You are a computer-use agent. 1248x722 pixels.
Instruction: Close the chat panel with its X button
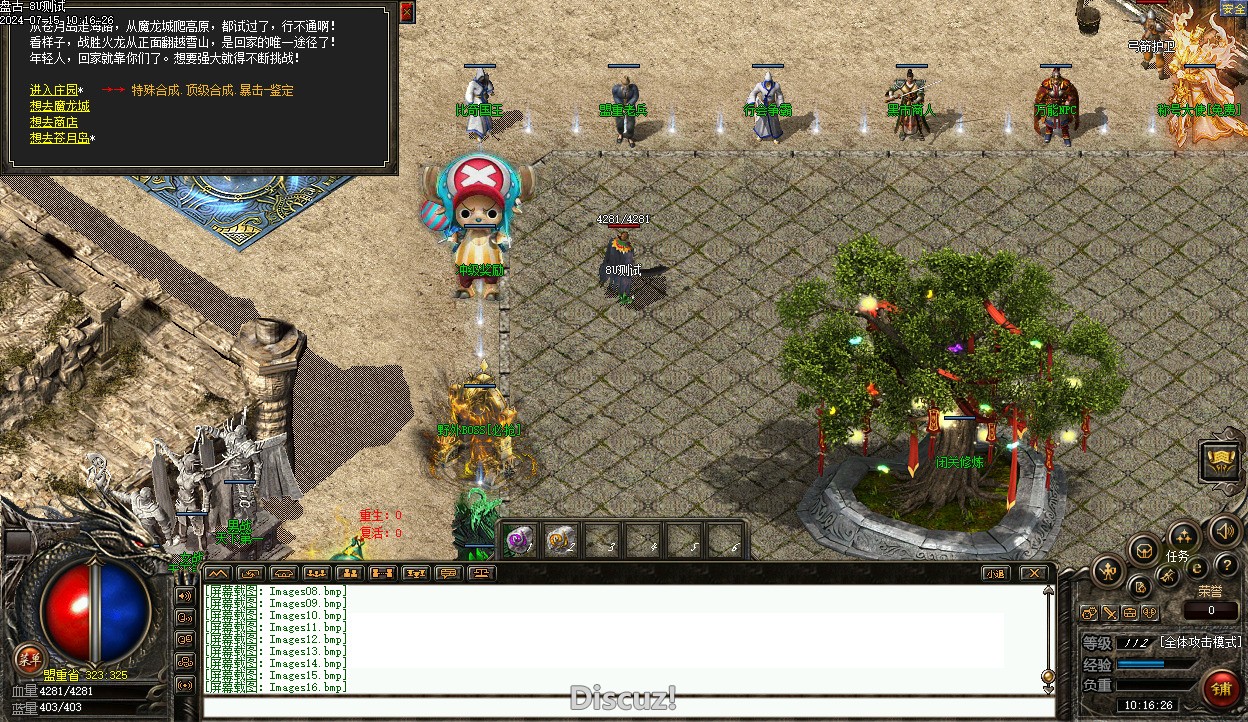[1033, 573]
